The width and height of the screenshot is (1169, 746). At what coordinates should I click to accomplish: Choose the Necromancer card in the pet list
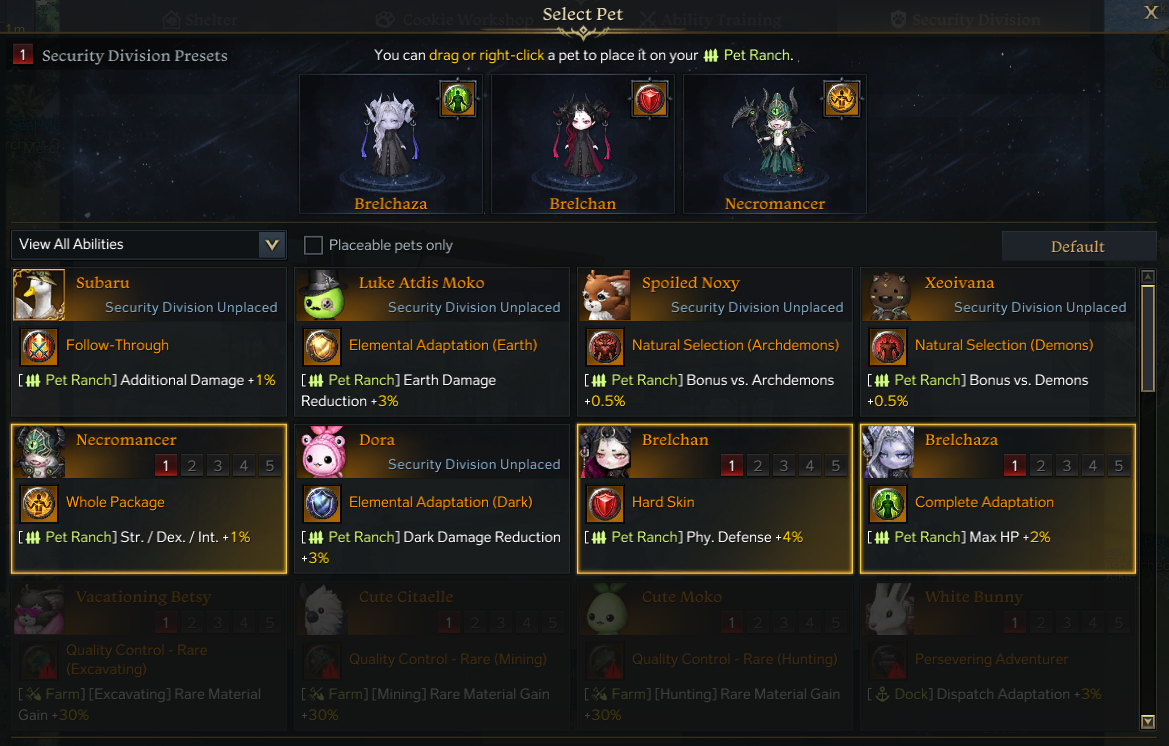pyautogui.click(x=148, y=498)
